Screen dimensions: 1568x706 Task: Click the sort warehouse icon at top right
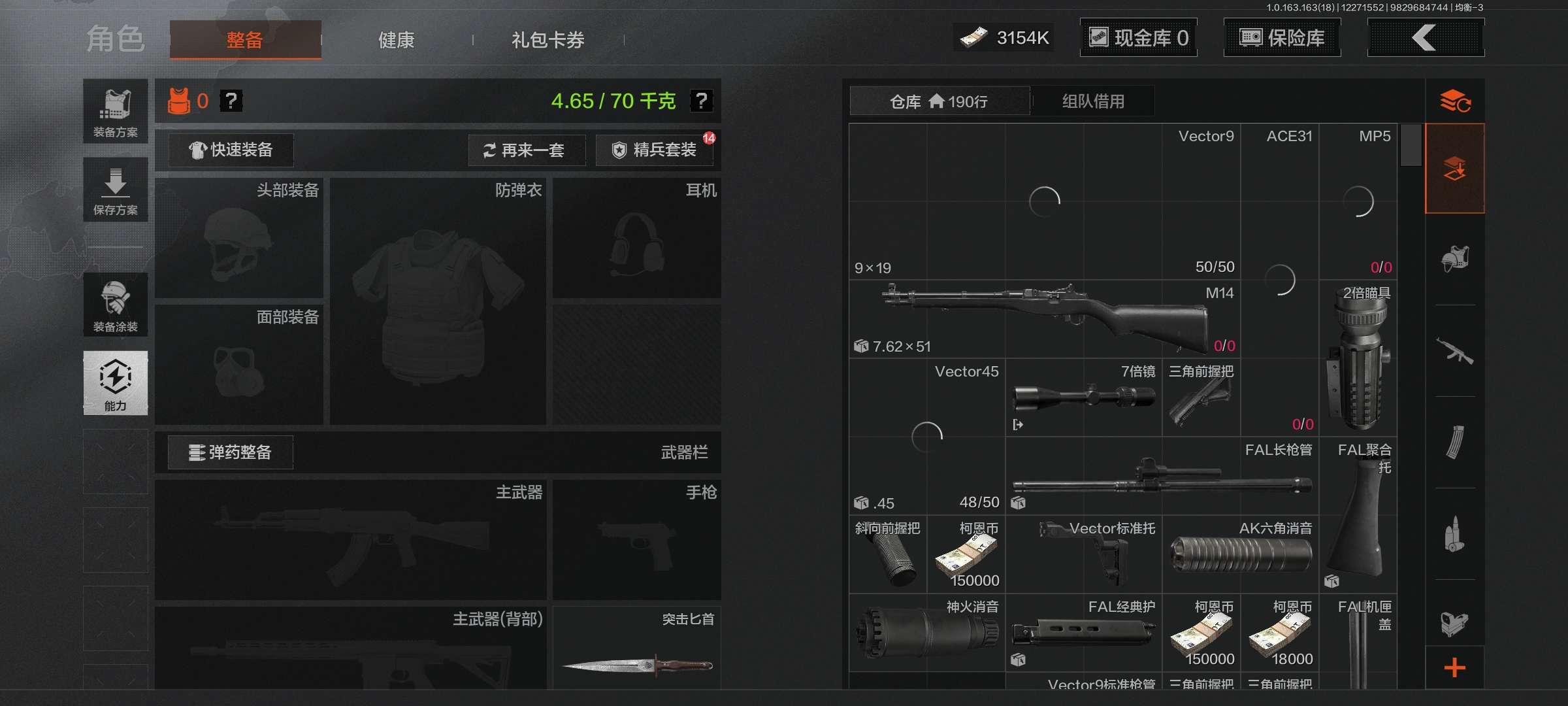click(x=1455, y=101)
